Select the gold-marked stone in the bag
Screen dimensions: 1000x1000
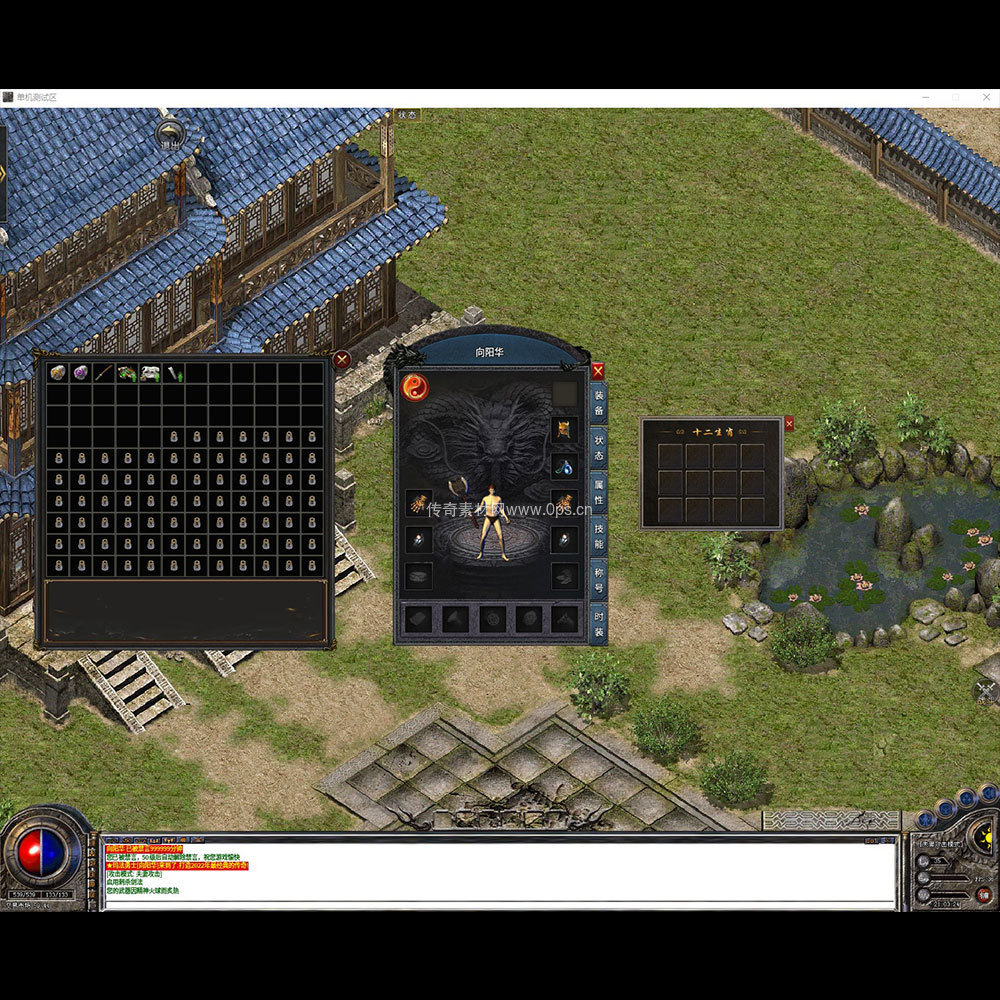point(57,373)
